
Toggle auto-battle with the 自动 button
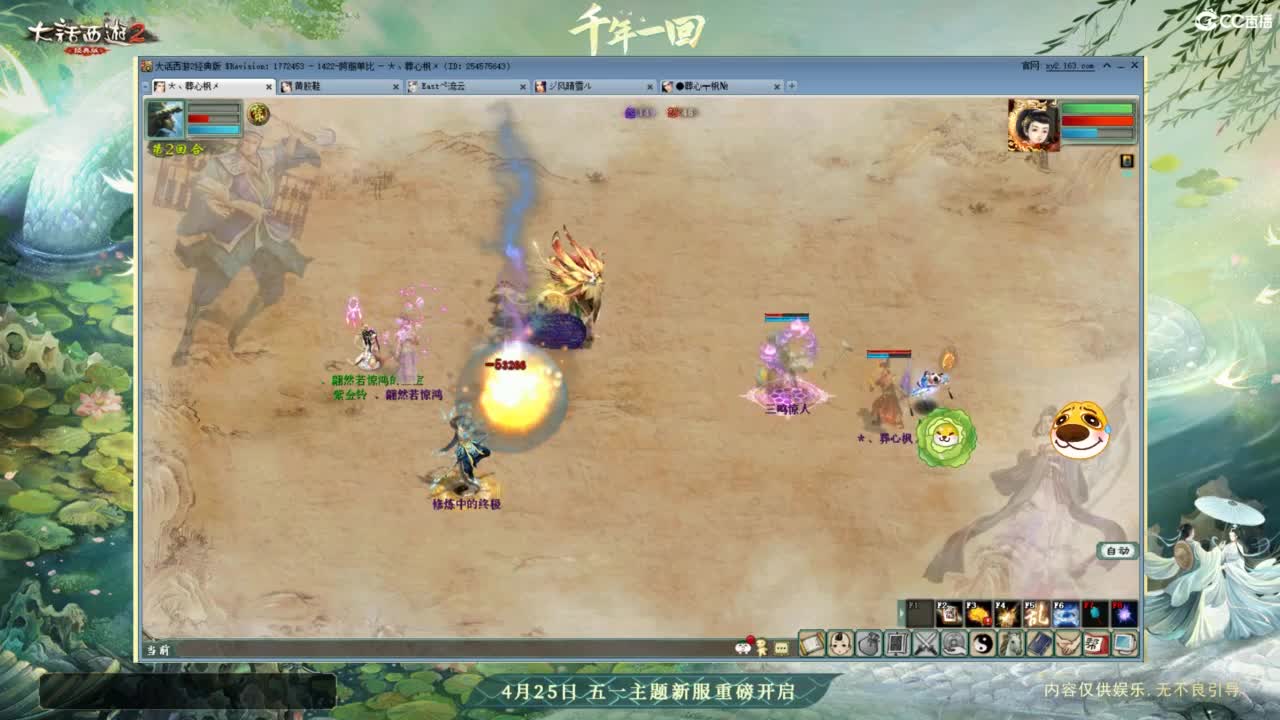coord(1117,550)
